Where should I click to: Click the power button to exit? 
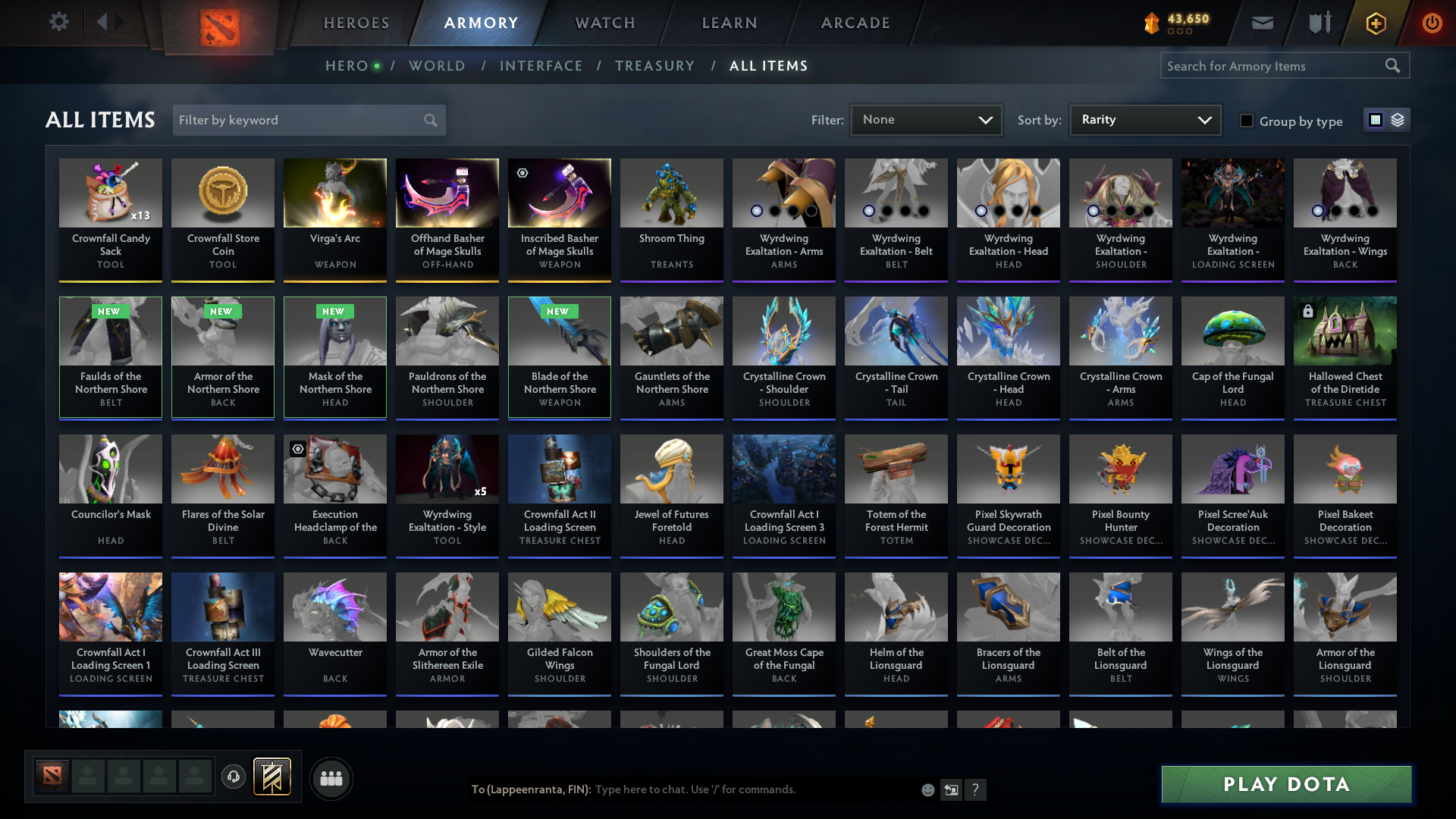coord(1432,23)
